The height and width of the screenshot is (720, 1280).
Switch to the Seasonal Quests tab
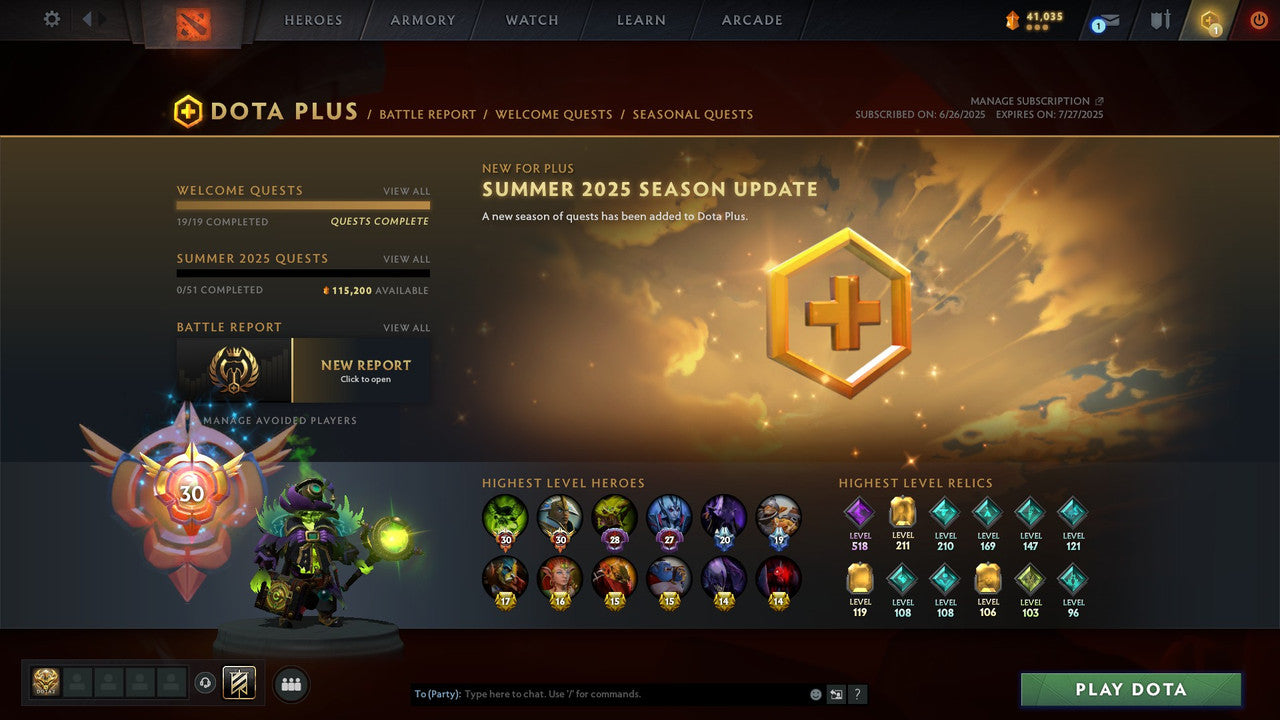point(692,114)
